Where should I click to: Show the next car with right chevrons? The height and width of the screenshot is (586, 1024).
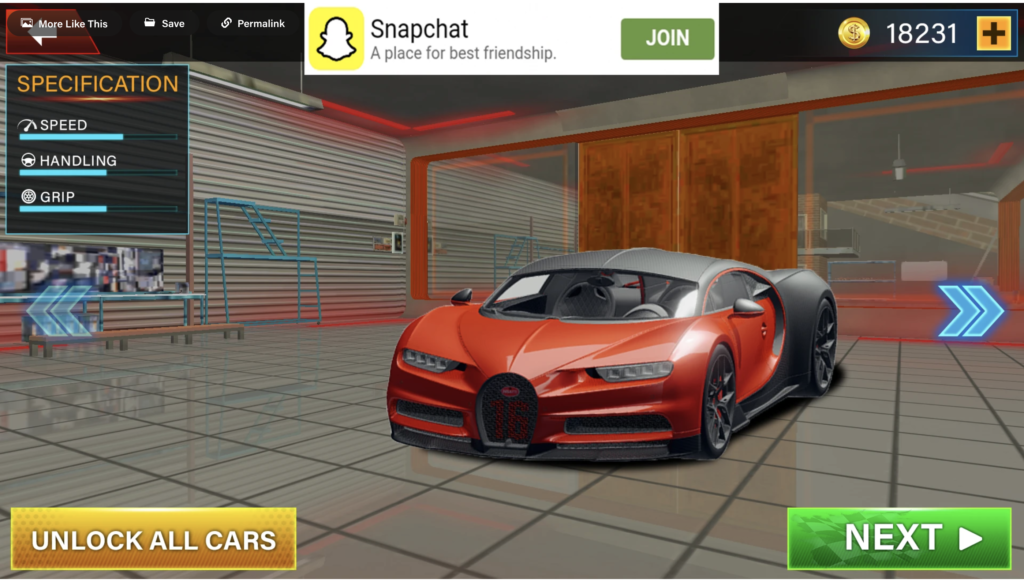[970, 311]
